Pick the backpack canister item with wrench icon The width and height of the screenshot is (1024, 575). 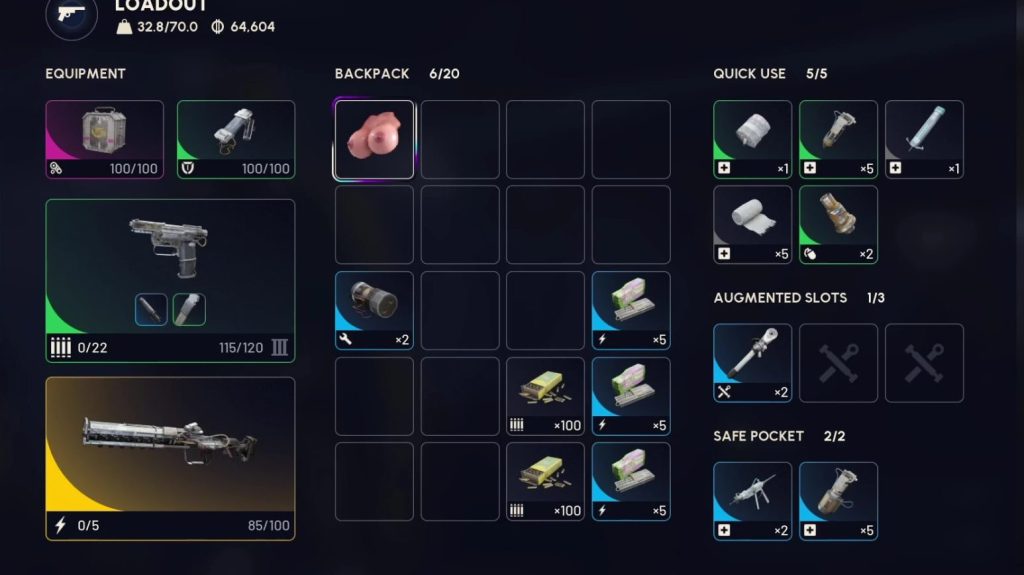[x=374, y=310]
